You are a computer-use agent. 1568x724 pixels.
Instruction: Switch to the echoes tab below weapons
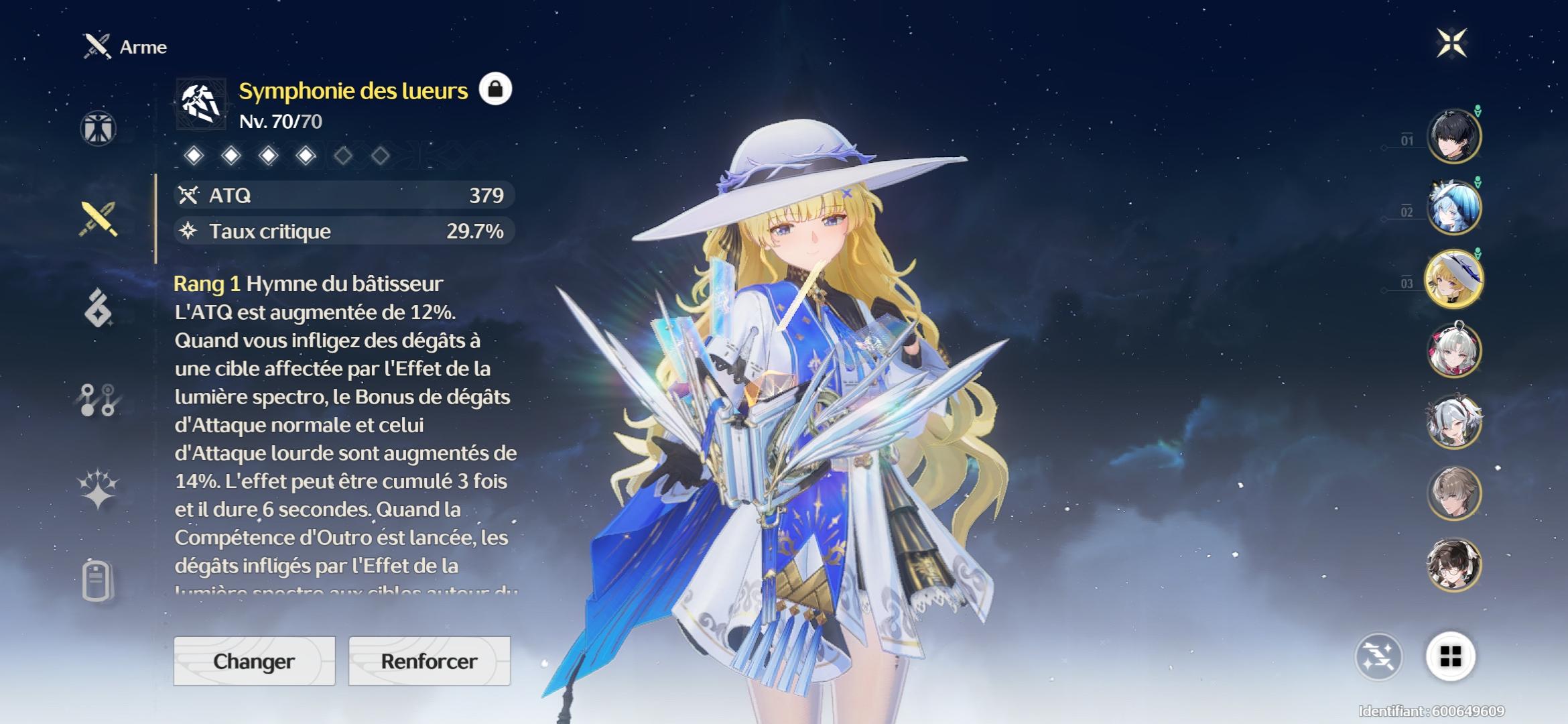click(x=99, y=308)
